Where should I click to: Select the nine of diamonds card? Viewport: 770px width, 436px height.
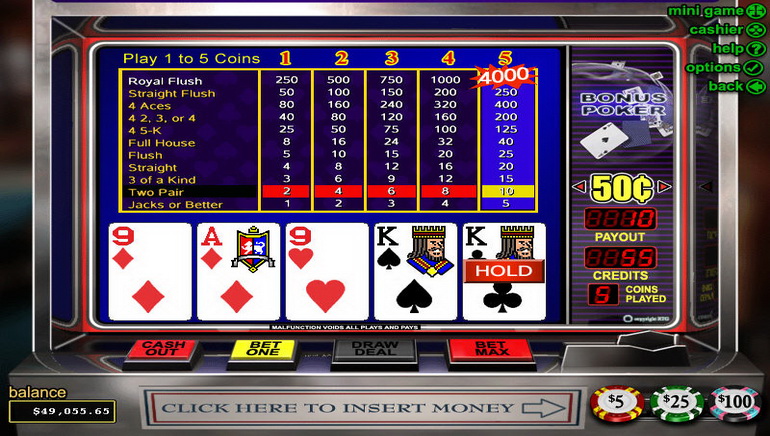[x=149, y=271]
